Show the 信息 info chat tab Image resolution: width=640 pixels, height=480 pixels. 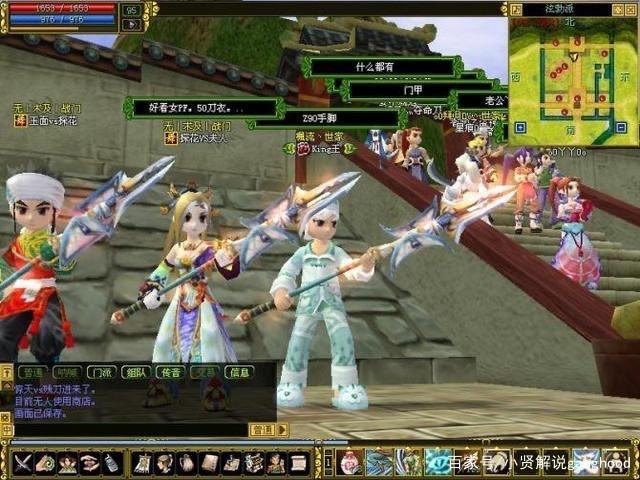[239, 372]
